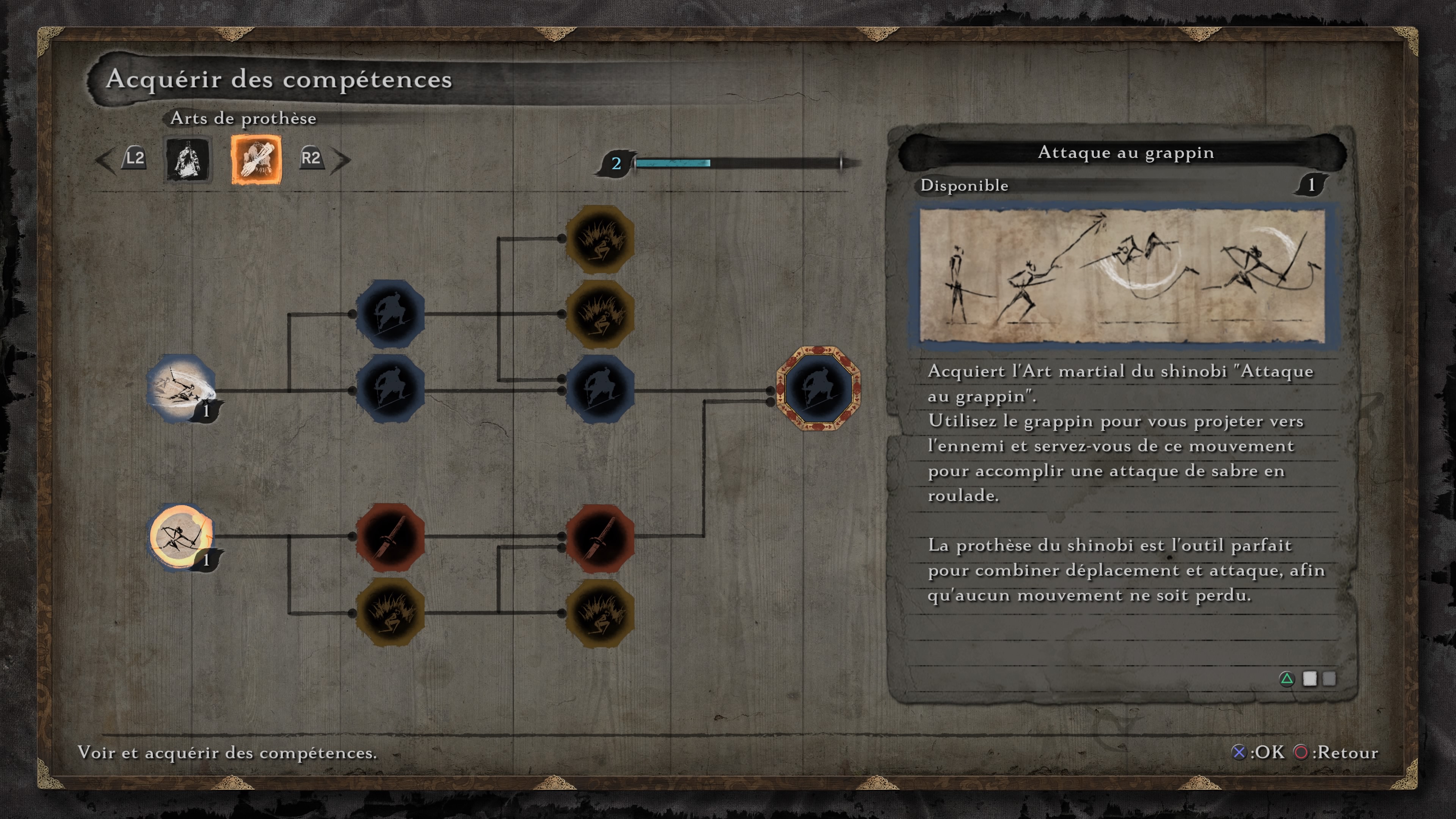The height and width of the screenshot is (819, 1456).
Task: Switch to the Shinobi arts skill tab
Action: [x=188, y=159]
